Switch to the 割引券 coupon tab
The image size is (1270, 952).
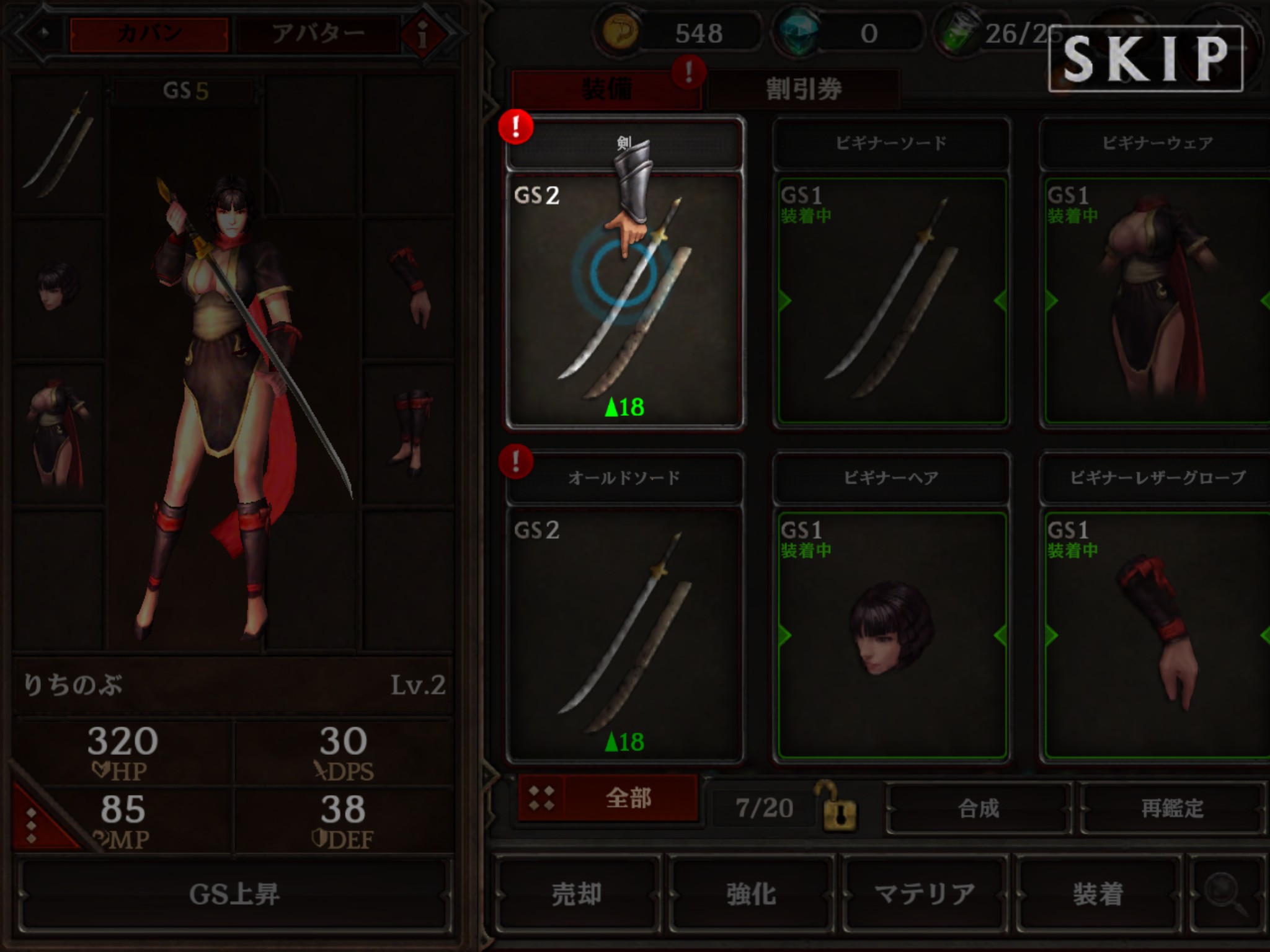point(803,90)
